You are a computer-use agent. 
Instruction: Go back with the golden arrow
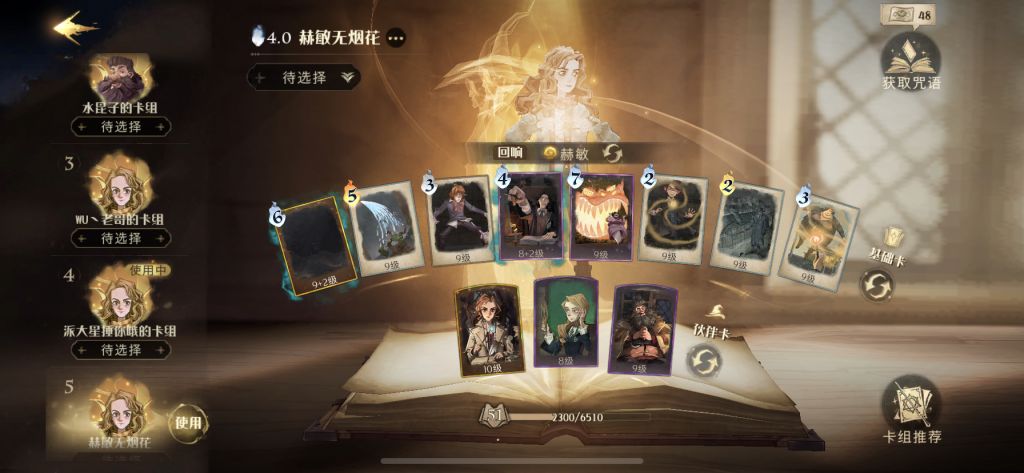click(75, 27)
